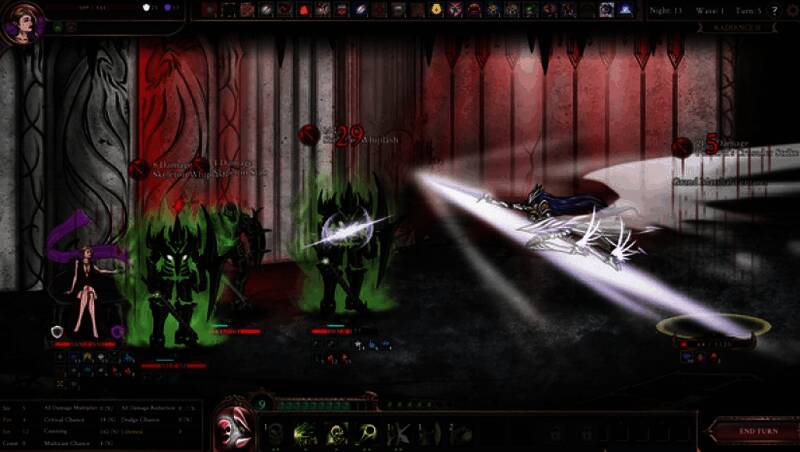
Task: Click the green status icon under the portrait
Action: (x=57, y=27)
